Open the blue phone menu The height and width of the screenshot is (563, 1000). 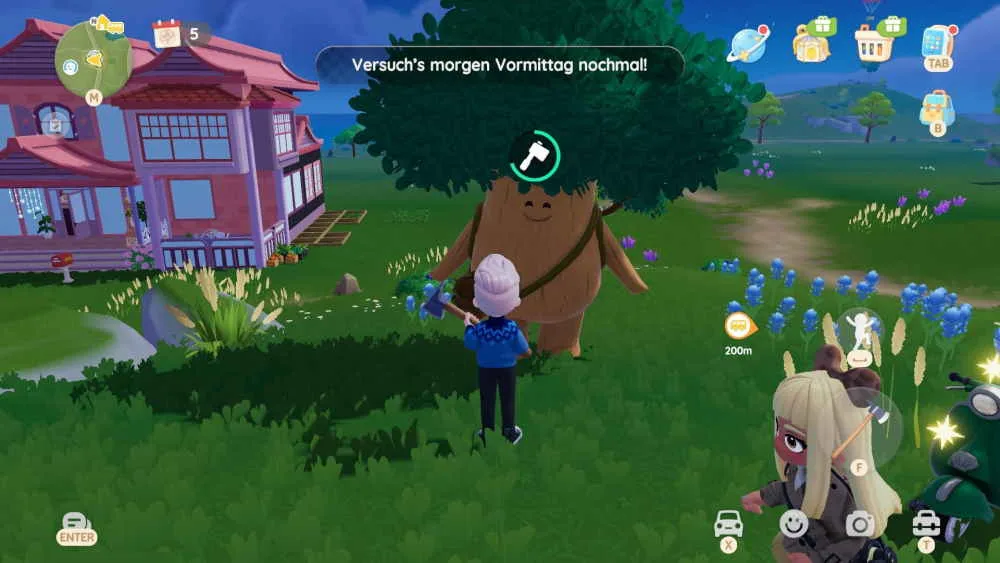[938, 43]
